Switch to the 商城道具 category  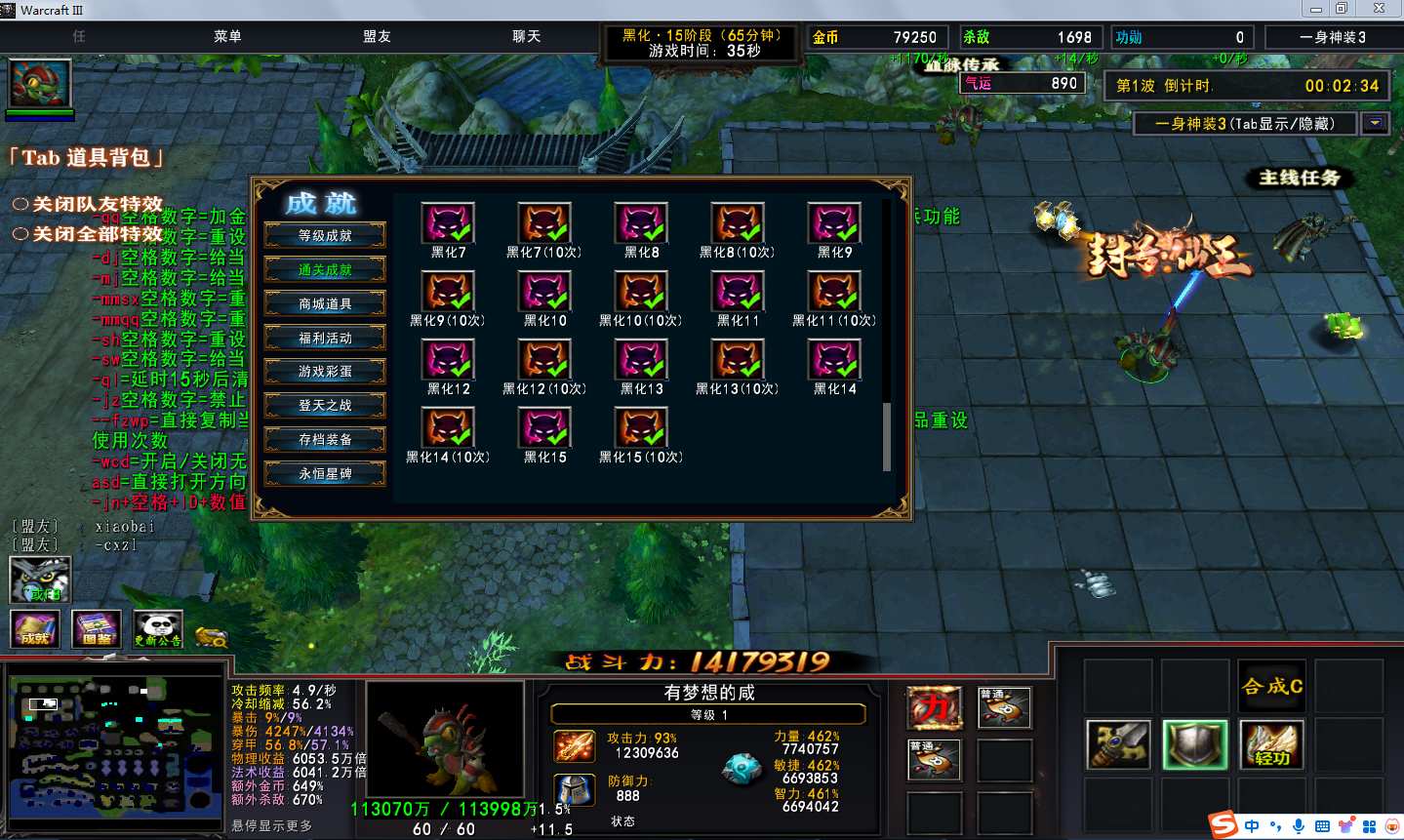[x=325, y=303]
